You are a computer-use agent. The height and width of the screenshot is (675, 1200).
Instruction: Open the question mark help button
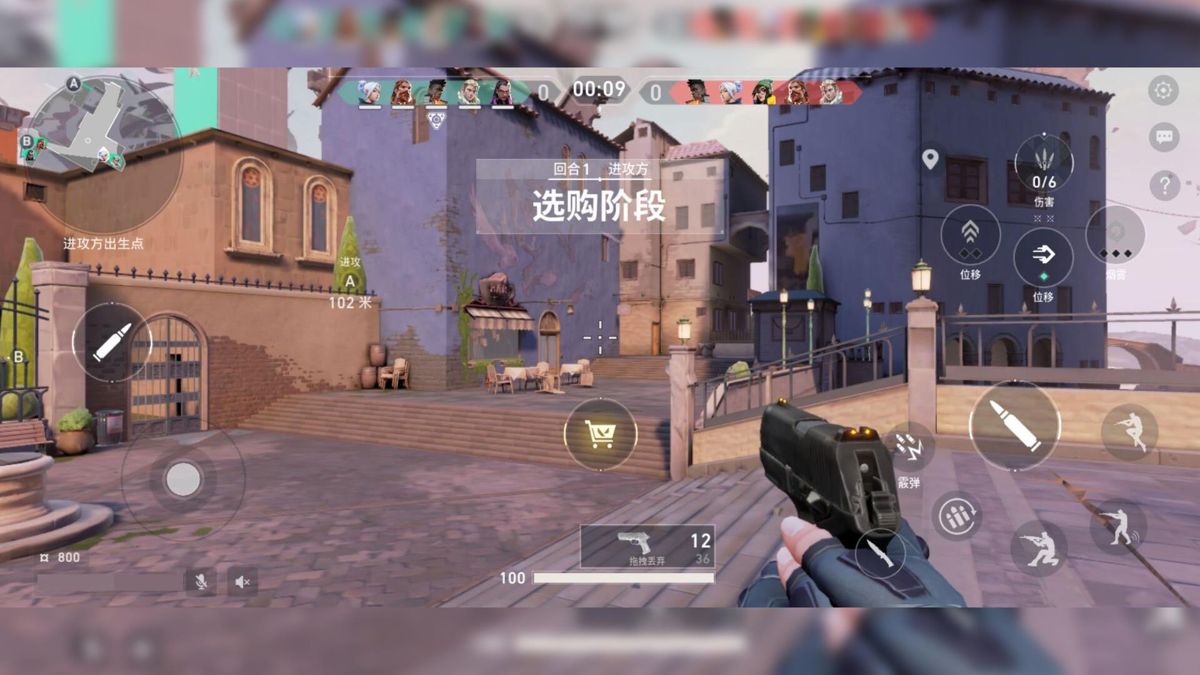pos(1163,185)
